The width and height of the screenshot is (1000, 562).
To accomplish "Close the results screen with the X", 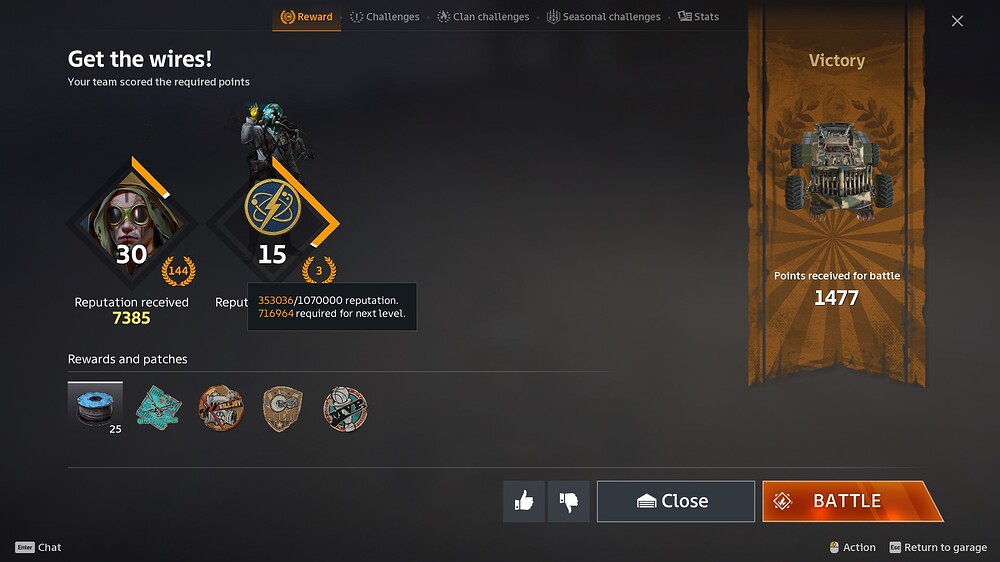I will (957, 21).
